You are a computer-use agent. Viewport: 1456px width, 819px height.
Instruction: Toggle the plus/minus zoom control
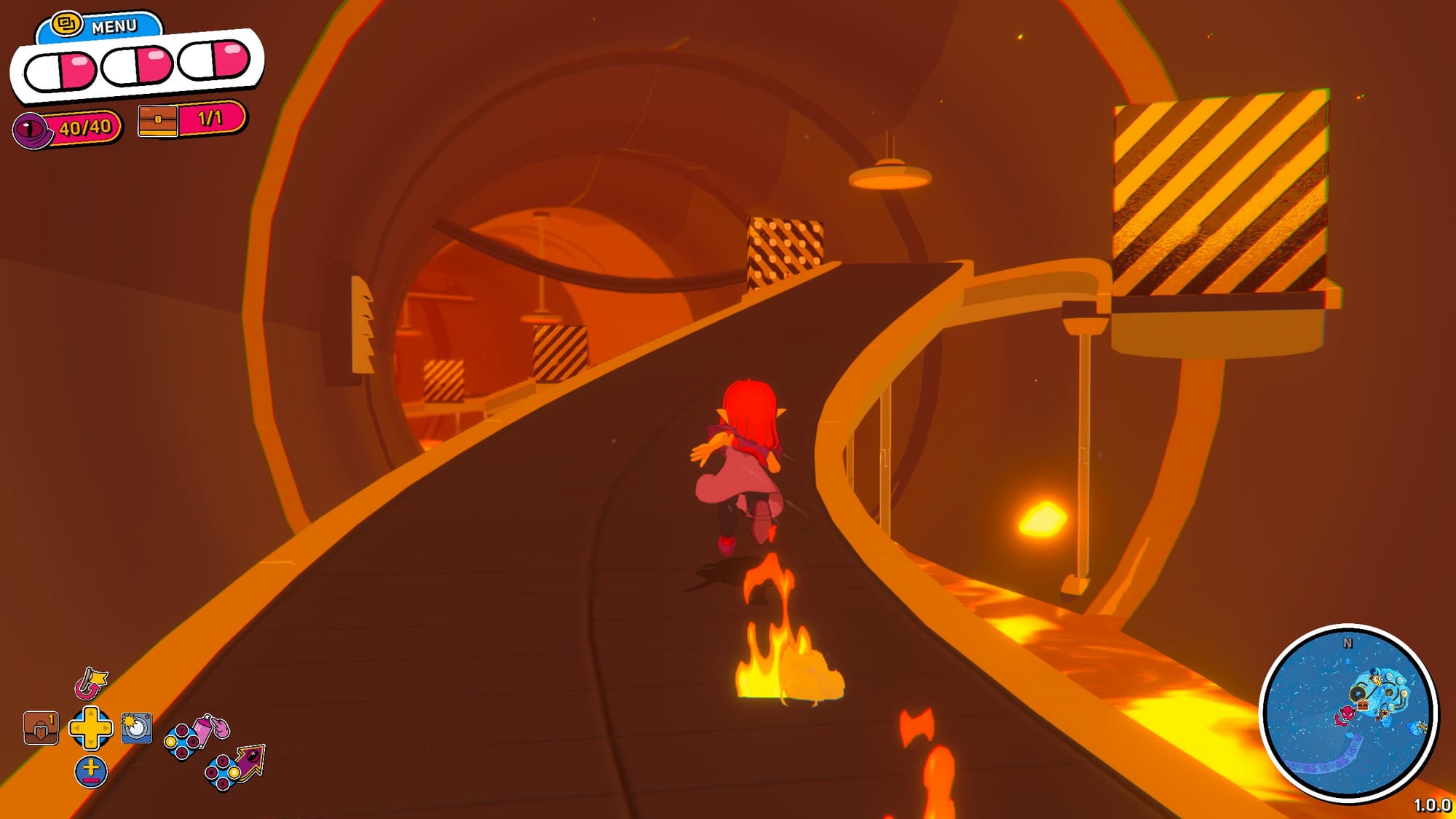[91, 770]
